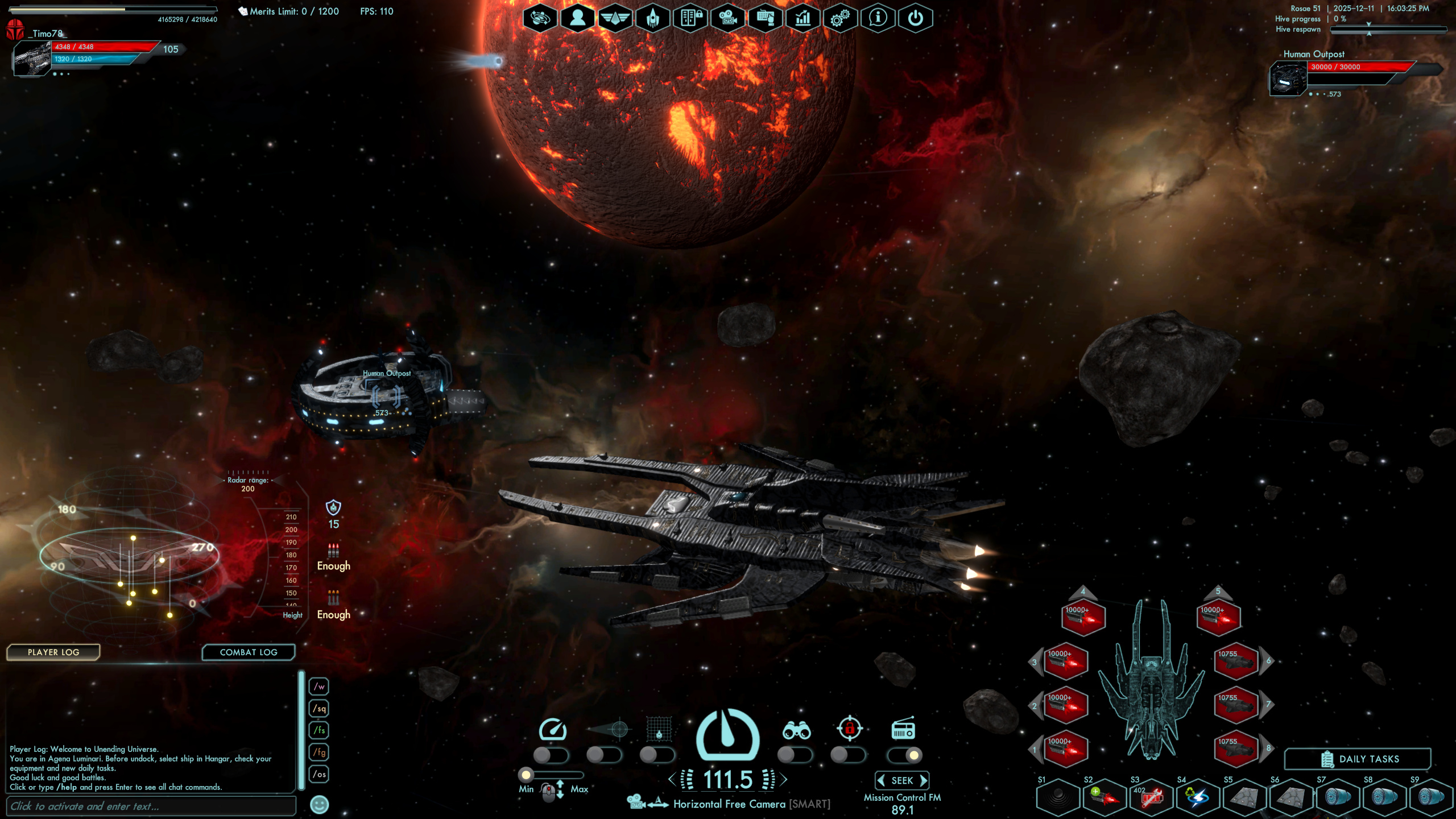
Task: Use the S4 energy recycle module
Action: click(1198, 797)
